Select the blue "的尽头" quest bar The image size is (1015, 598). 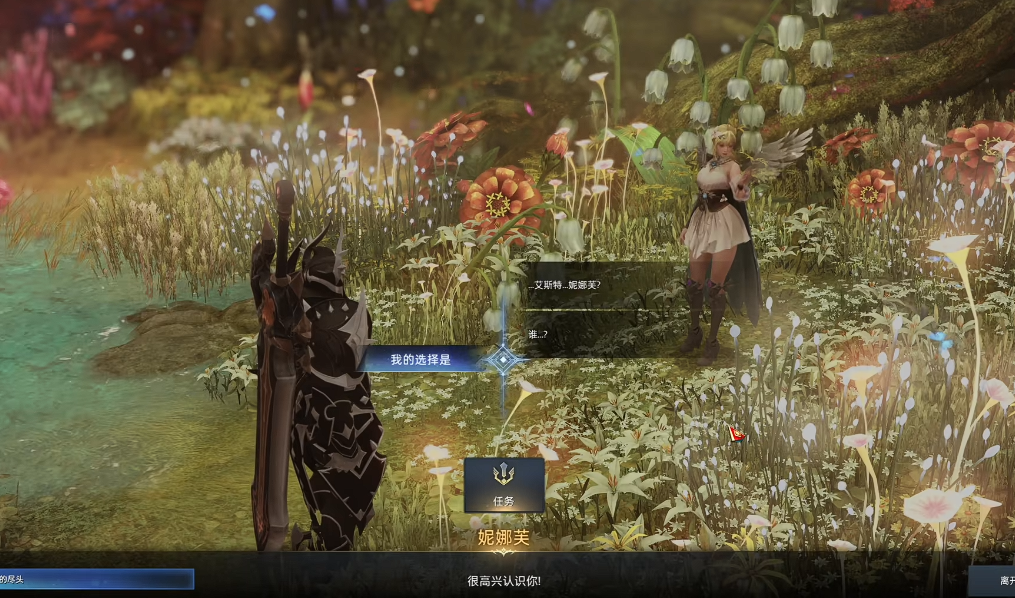pos(96,579)
